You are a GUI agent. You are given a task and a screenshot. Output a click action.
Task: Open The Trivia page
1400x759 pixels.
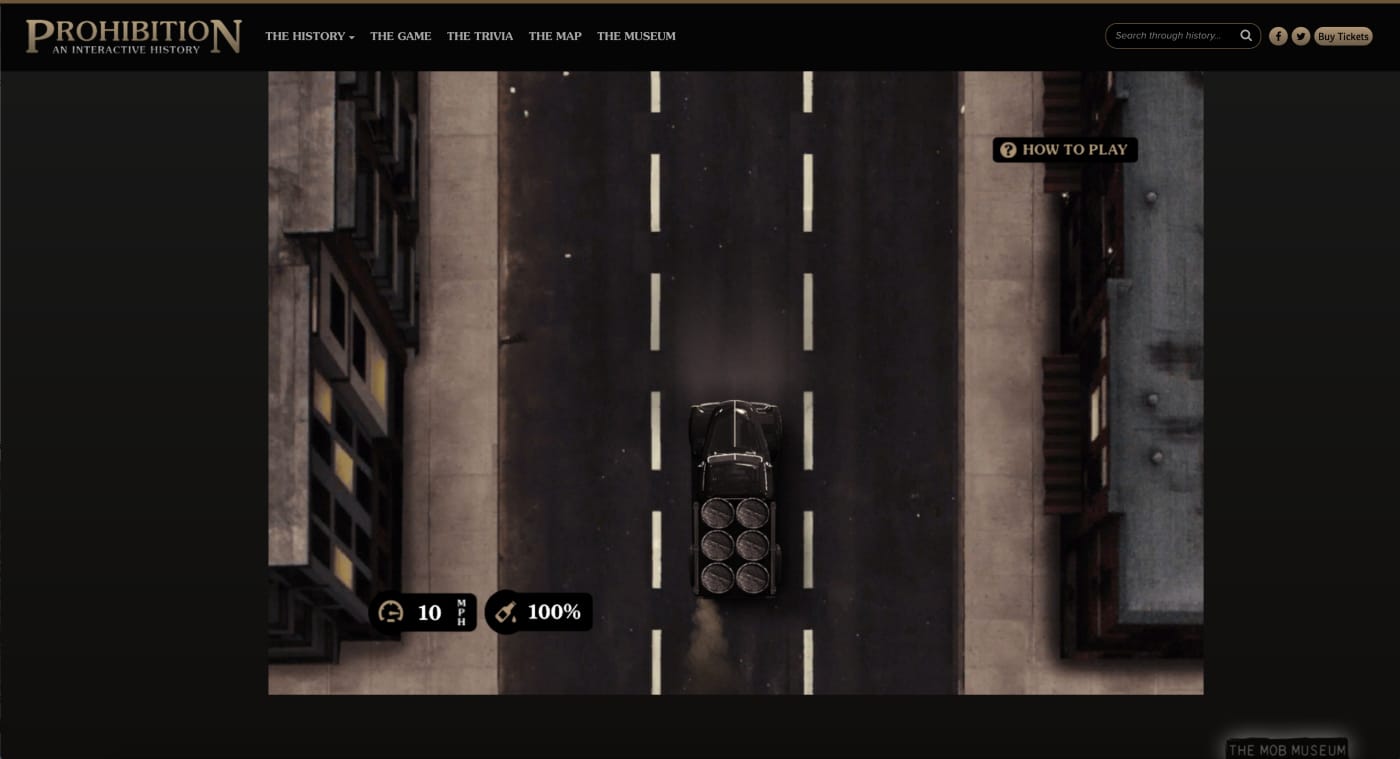point(480,36)
